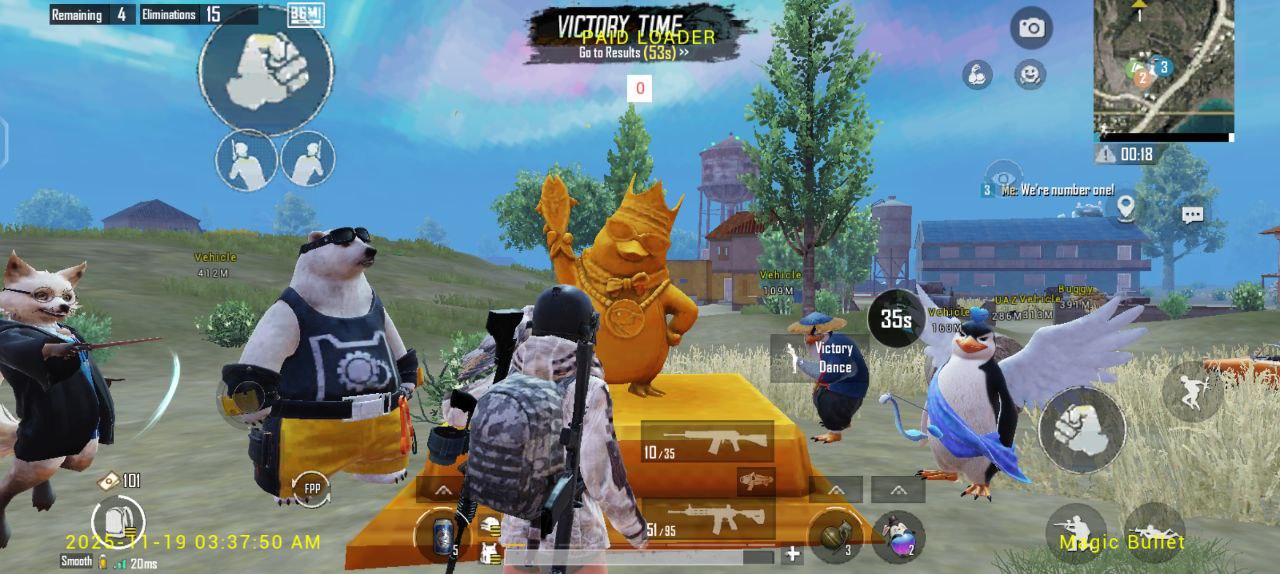Tap the flexing arm emote icon
This screenshot has width=1280, height=574.
click(x=977, y=74)
